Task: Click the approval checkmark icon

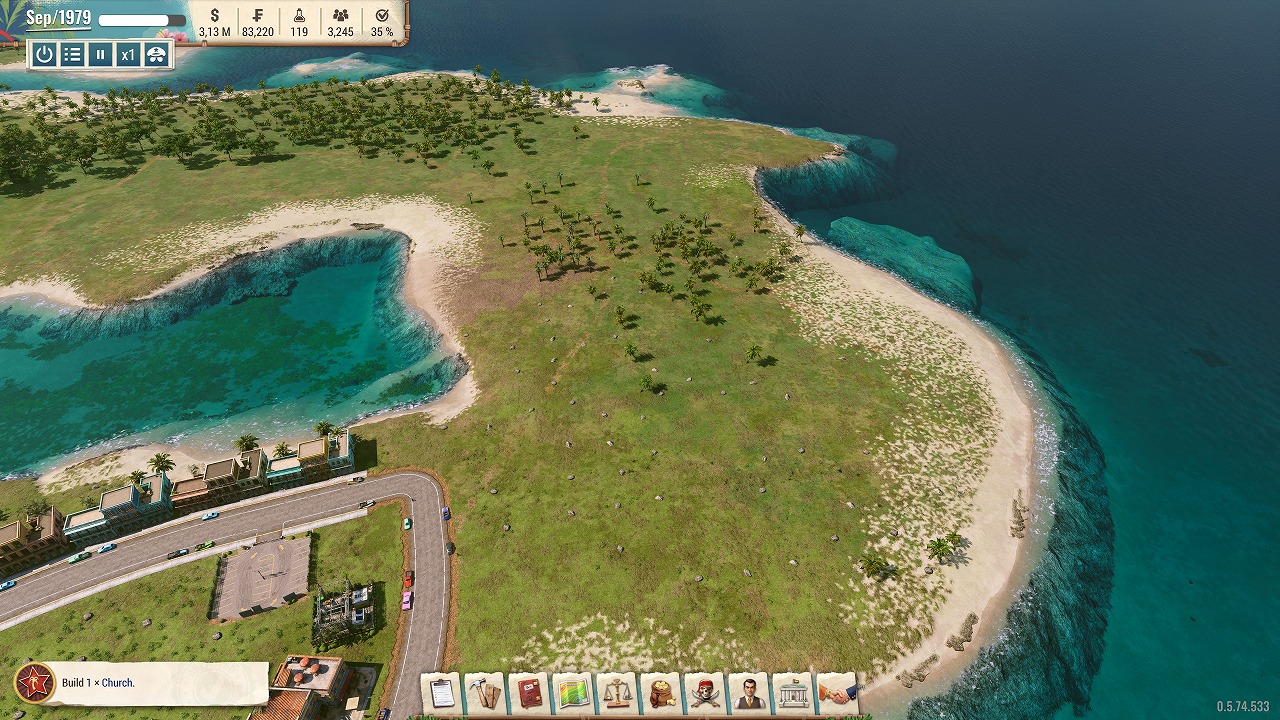Action: [x=382, y=16]
